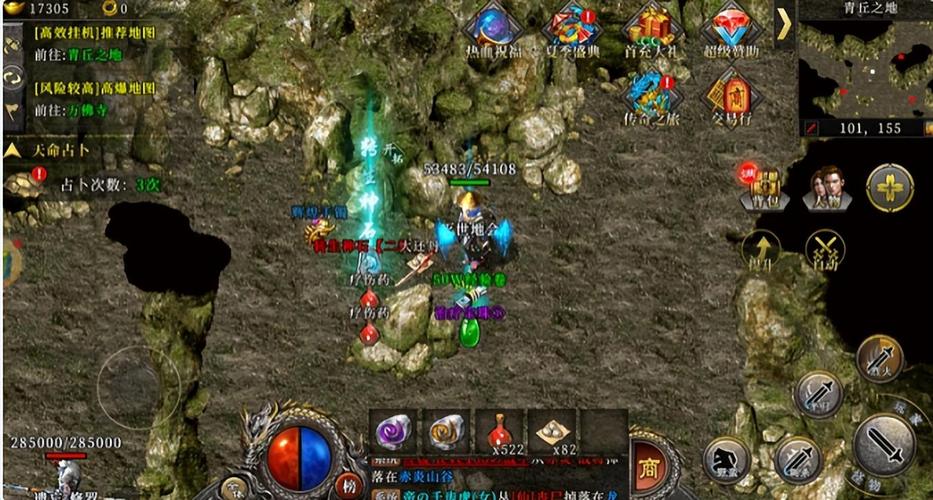Open the 人物 character panel
933x500 pixels.
[x=827, y=188]
